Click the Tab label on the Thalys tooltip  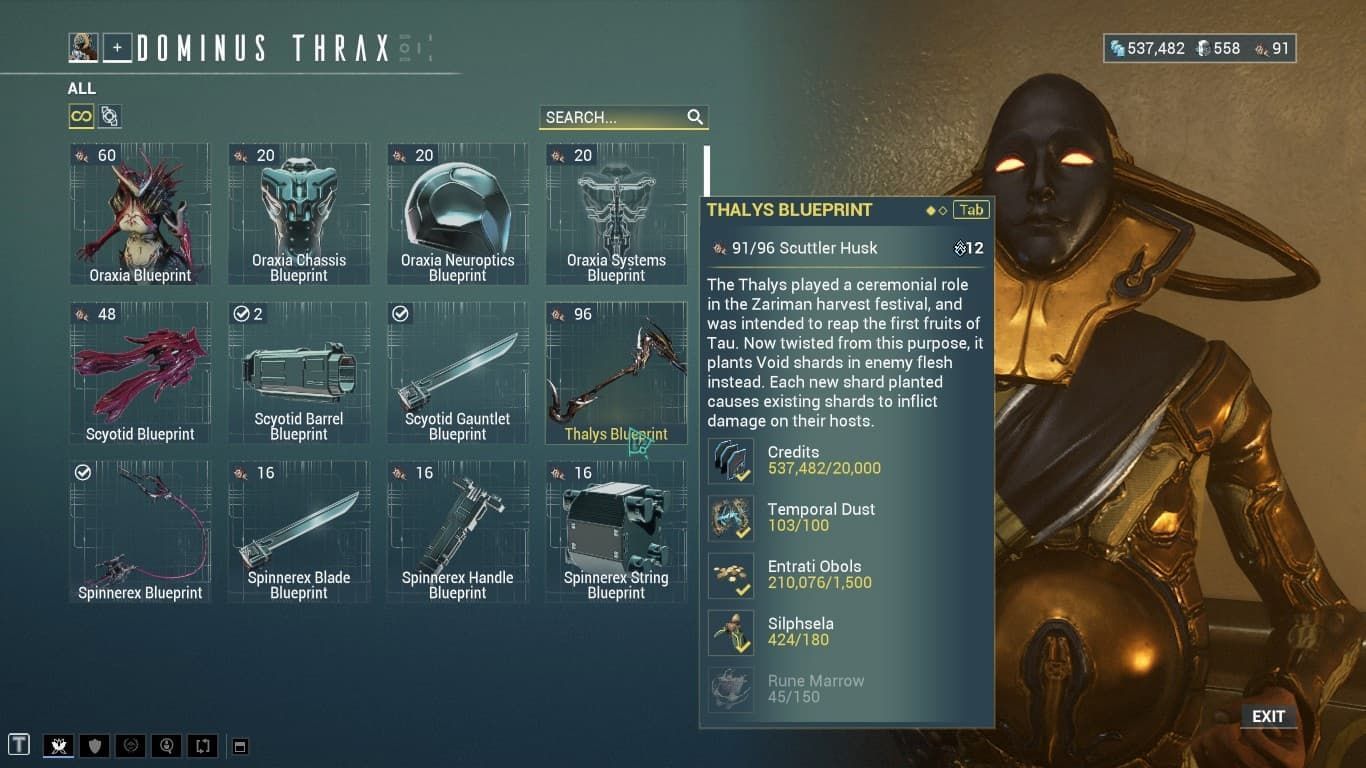tap(969, 210)
